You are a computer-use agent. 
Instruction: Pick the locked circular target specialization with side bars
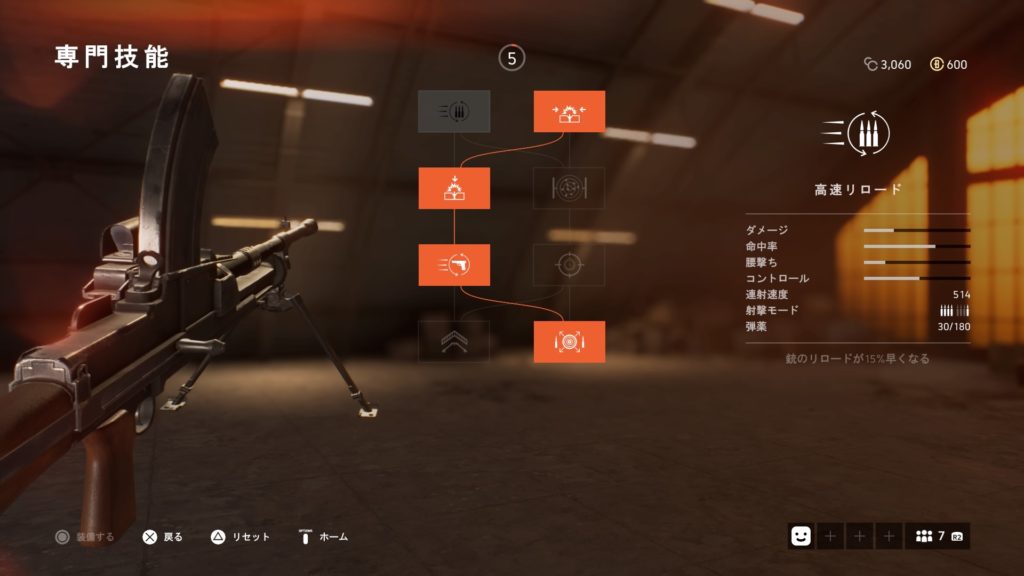click(x=569, y=188)
